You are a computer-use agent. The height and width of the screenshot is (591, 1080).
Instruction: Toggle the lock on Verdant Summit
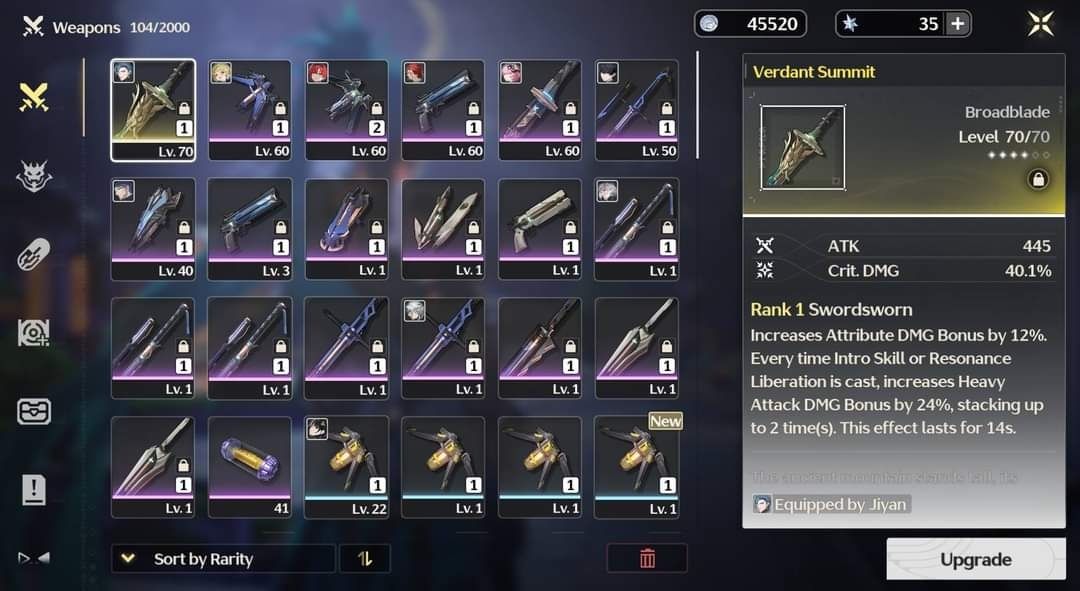[1038, 179]
